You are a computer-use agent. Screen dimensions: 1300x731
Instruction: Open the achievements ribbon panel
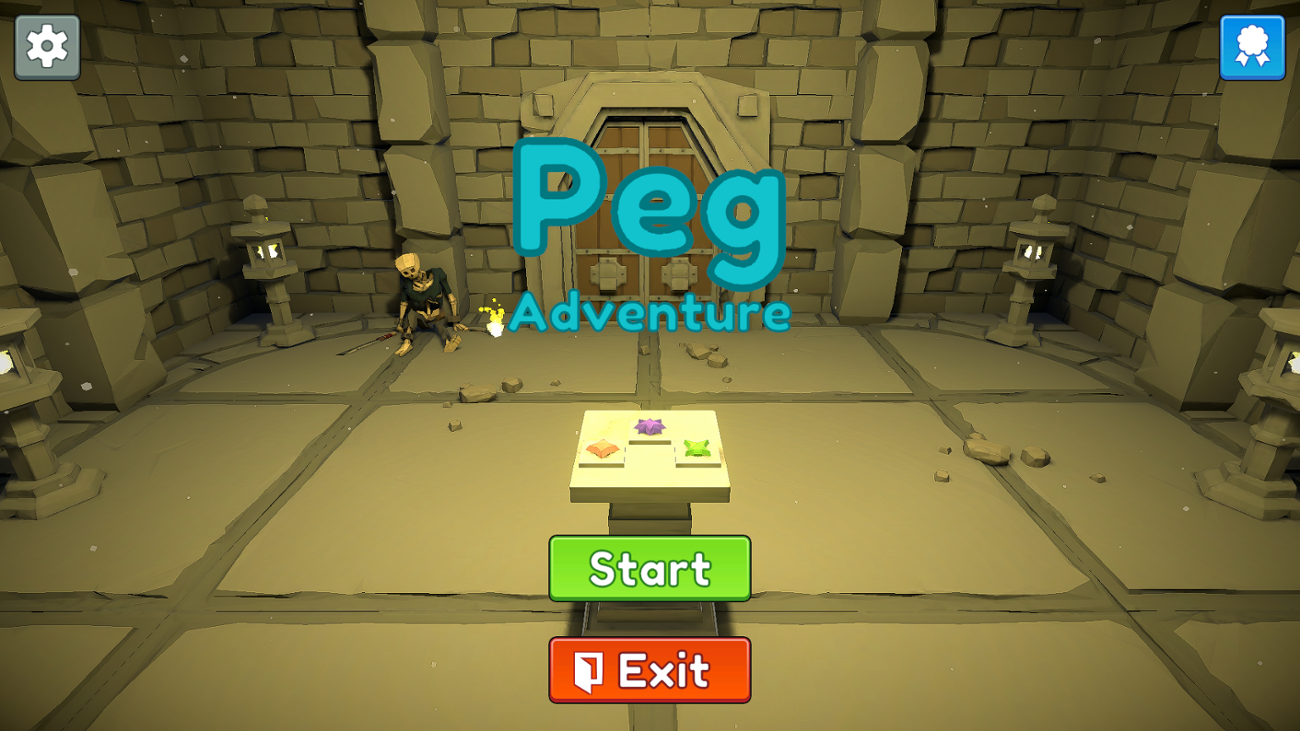1253,46
